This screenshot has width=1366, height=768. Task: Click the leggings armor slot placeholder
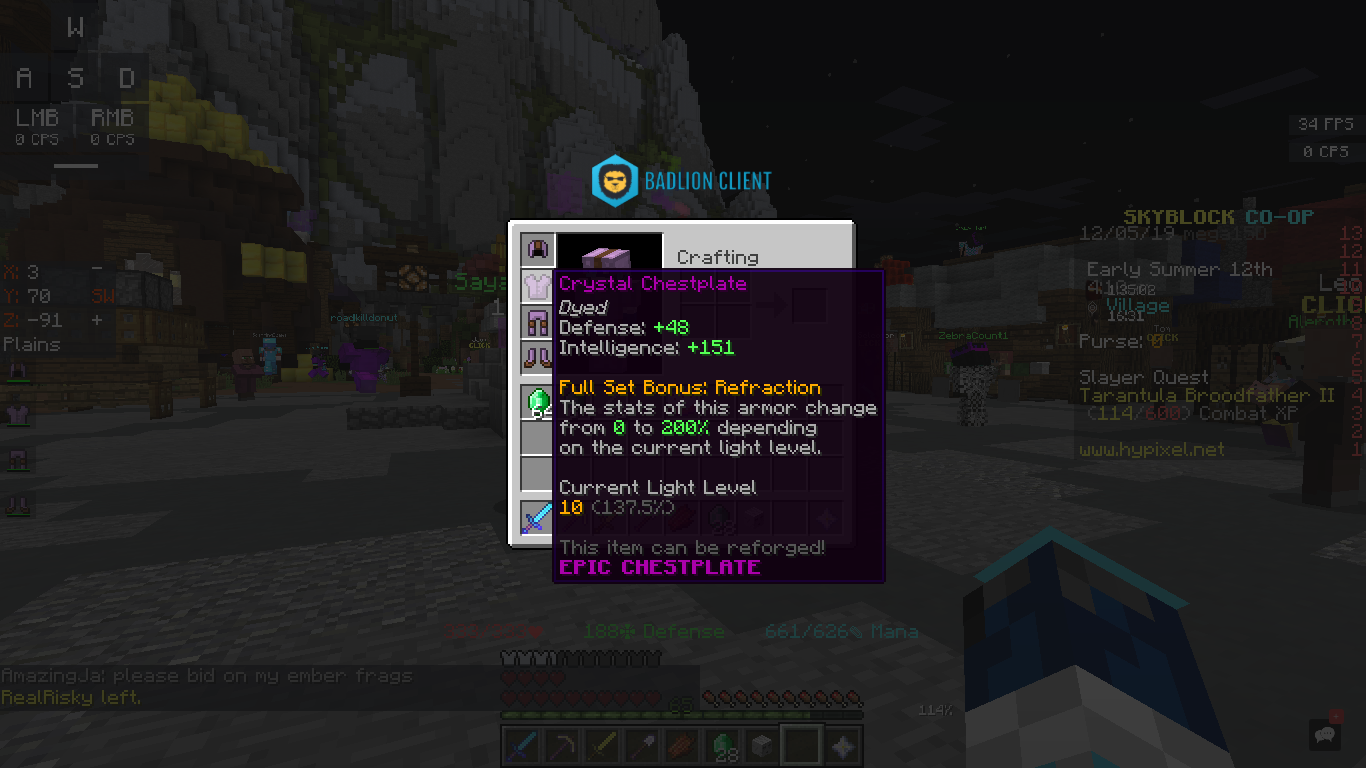coord(537,320)
